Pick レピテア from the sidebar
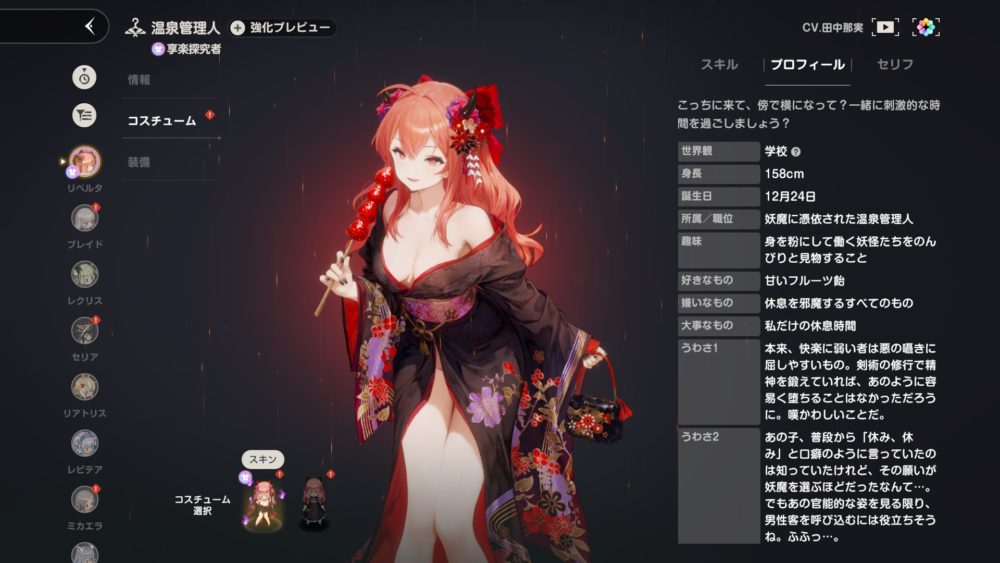1000x563 pixels. [x=85, y=442]
